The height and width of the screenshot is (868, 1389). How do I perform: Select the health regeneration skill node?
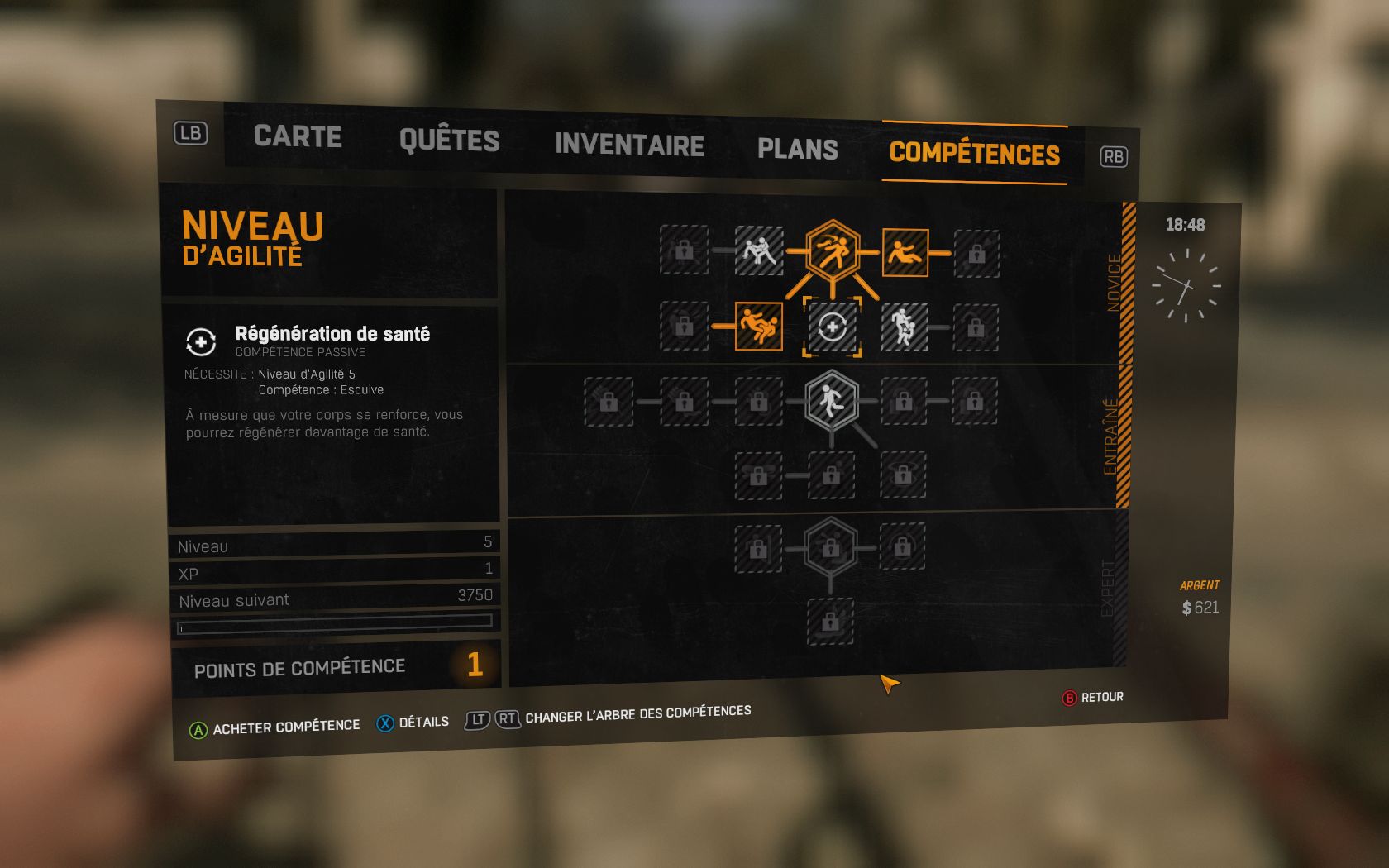[x=832, y=327]
